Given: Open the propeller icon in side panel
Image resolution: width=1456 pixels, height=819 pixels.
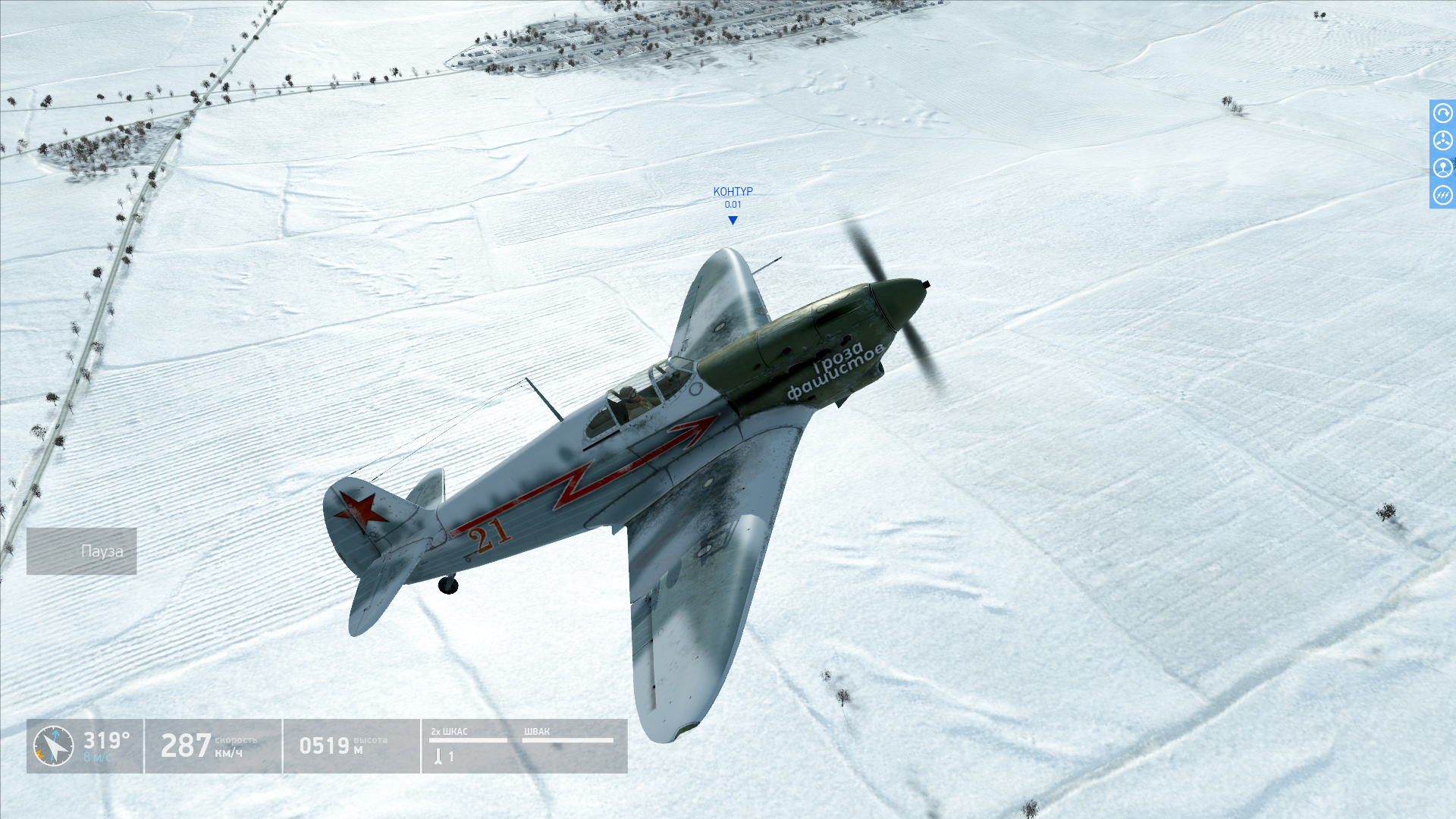Looking at the screenshot, I should 1442,141.
